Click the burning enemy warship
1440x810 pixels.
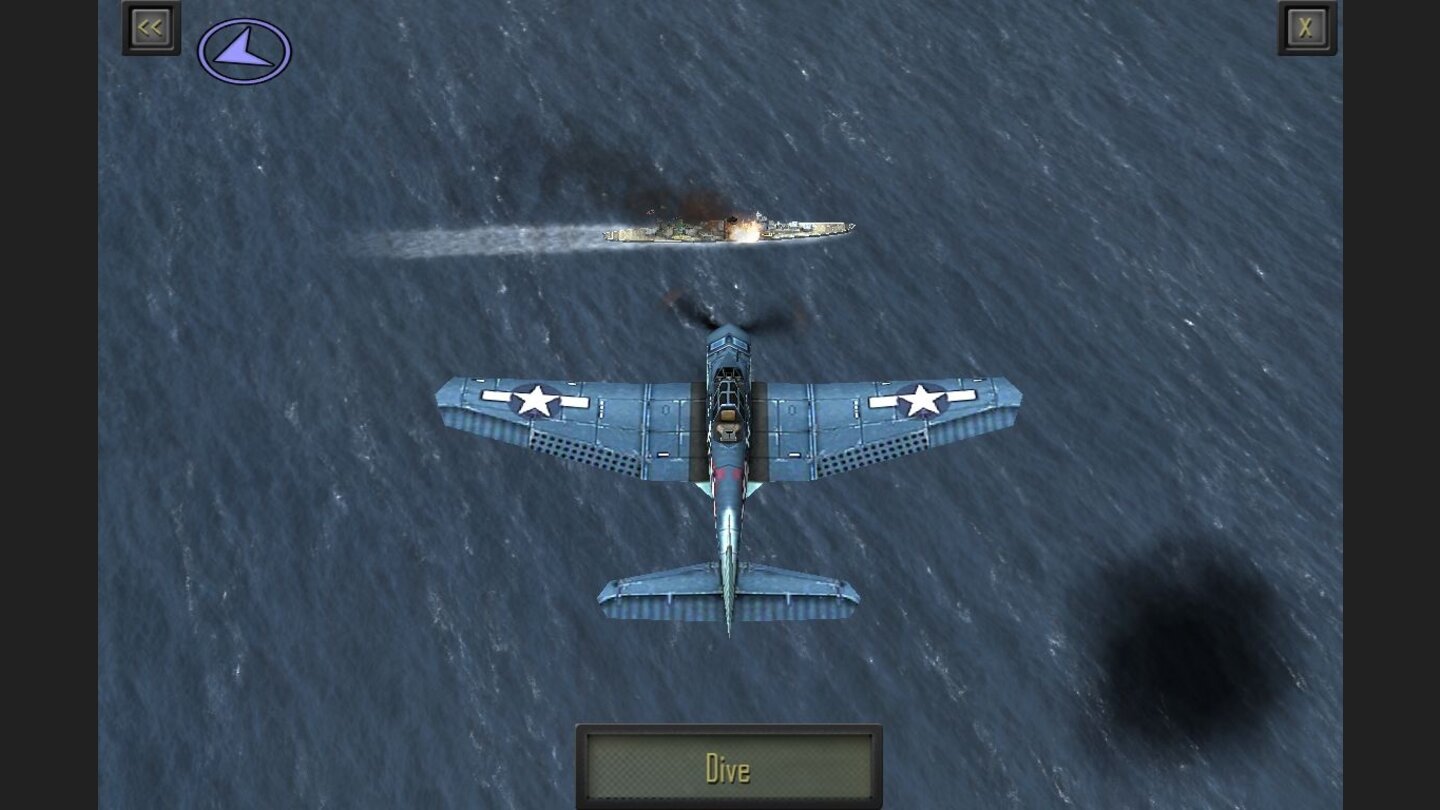(730, 232)
